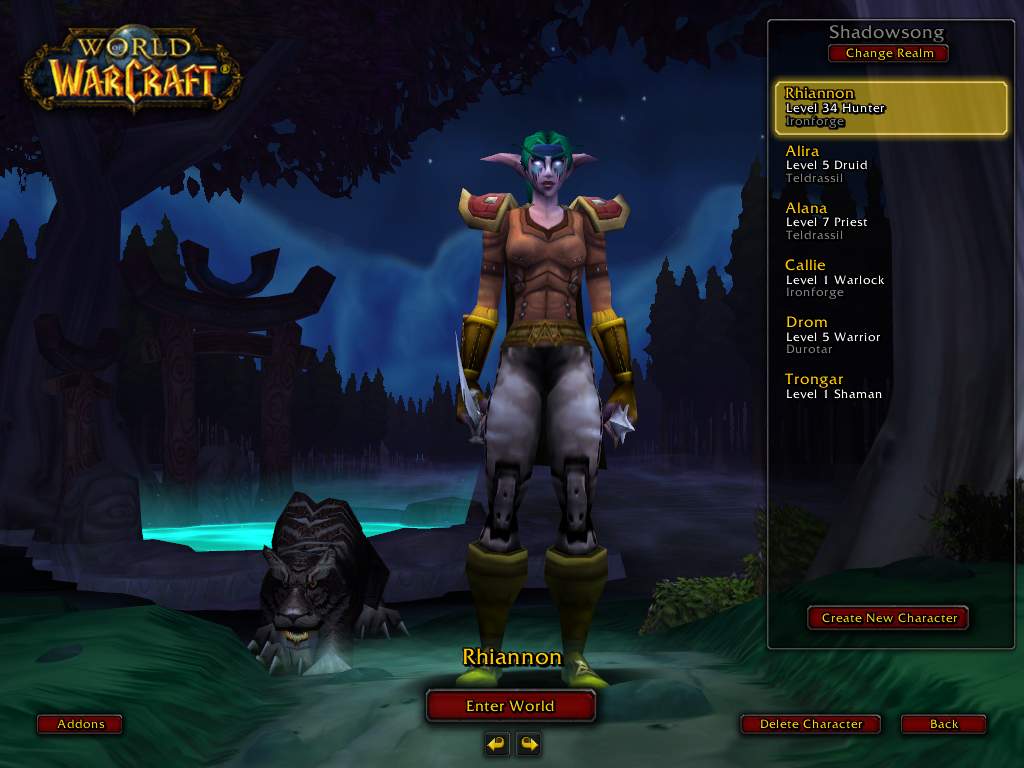Select Drom the Level 5 Warrior
The width and height of the screenshot is (1024, 768).
click(x=890, y=336)
